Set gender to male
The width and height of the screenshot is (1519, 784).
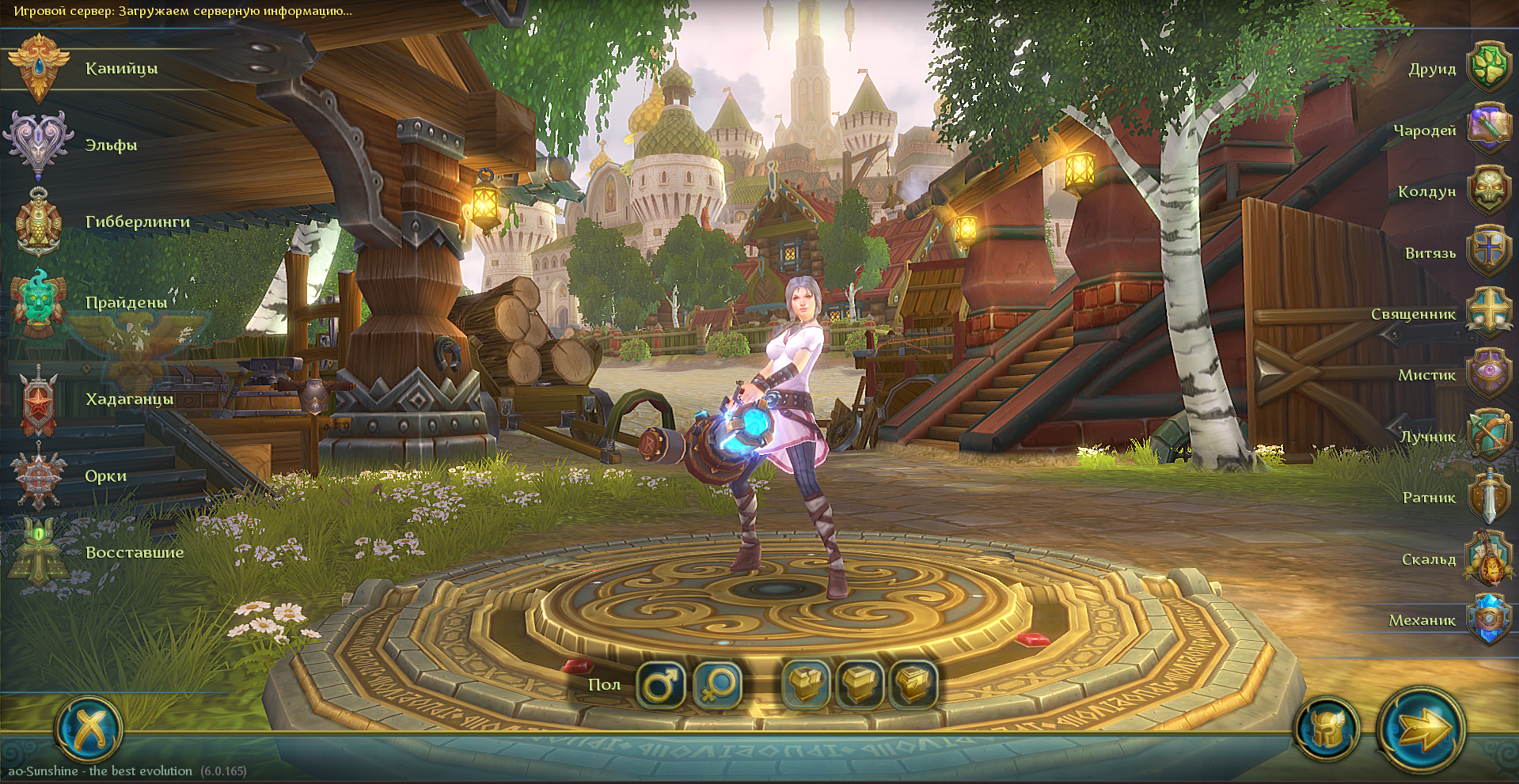coord(660,685)
